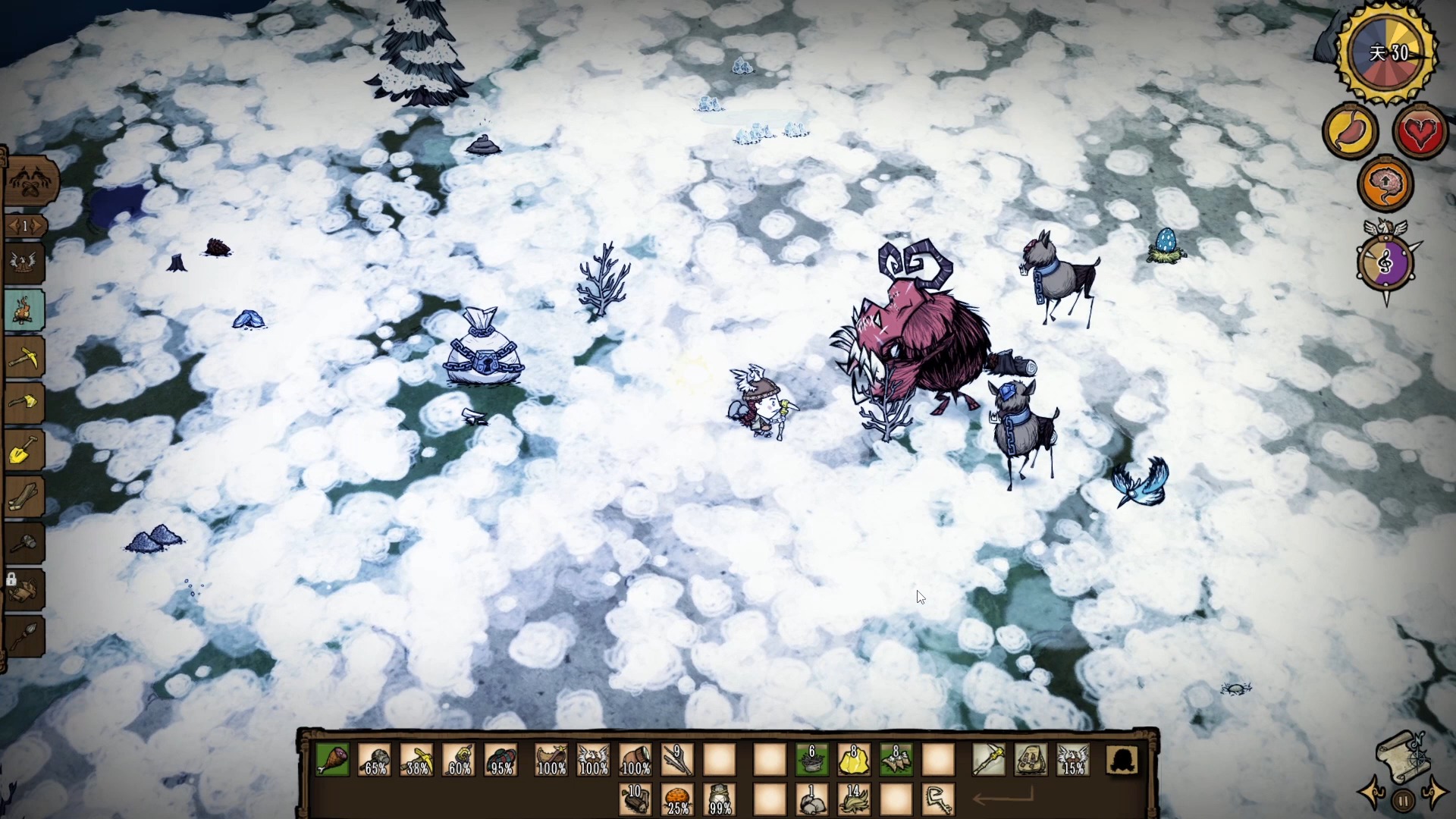
Task: Select the golden pickaxe at 38%
Action: click(417, 760)
